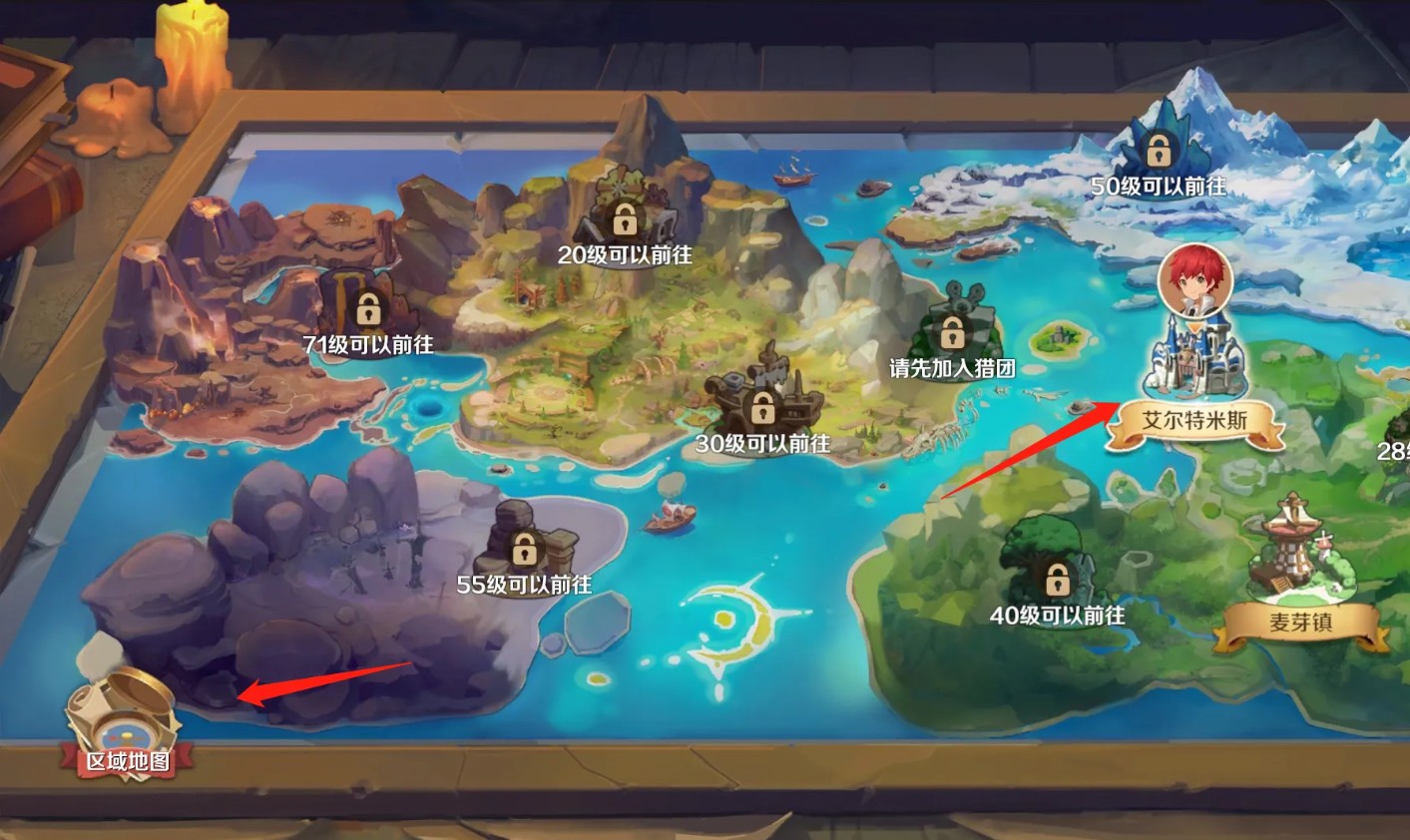The image size is (1410, 840).
Task: Click the red-haired character portrait marker
Action: 1195,280
